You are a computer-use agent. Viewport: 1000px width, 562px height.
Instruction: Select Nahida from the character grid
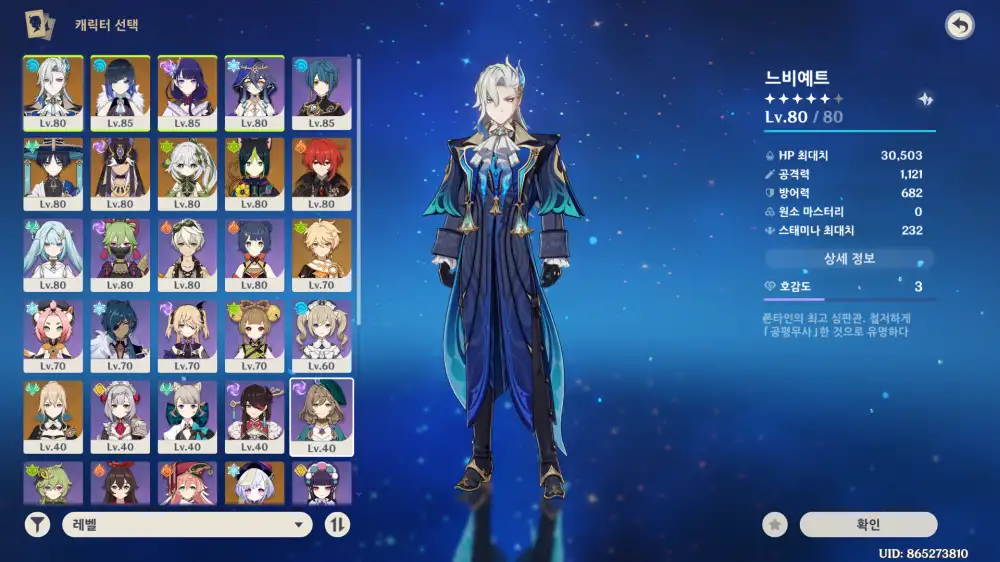point(188,174)
